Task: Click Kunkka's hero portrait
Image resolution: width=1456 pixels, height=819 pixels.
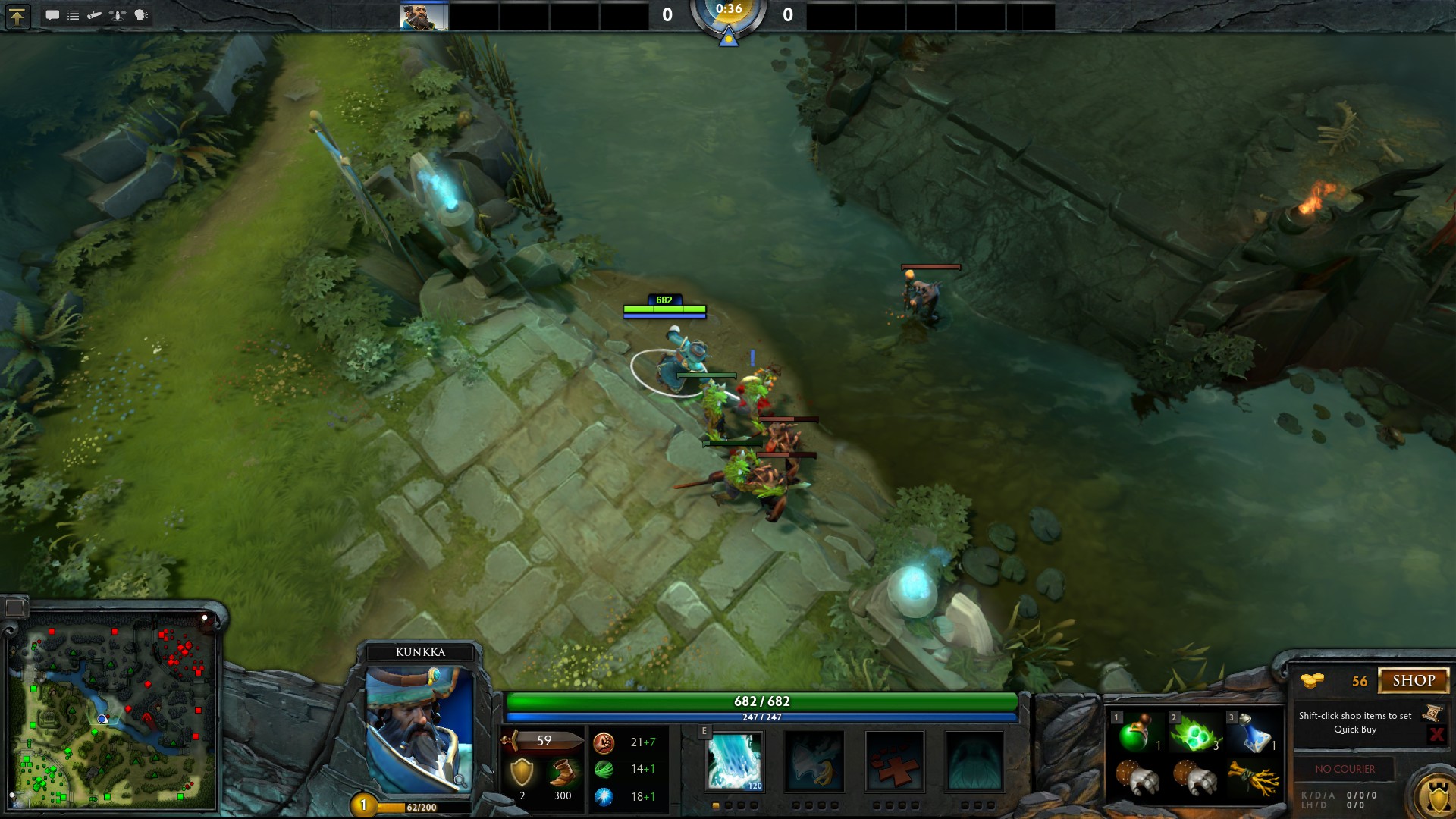Action: 419,728
